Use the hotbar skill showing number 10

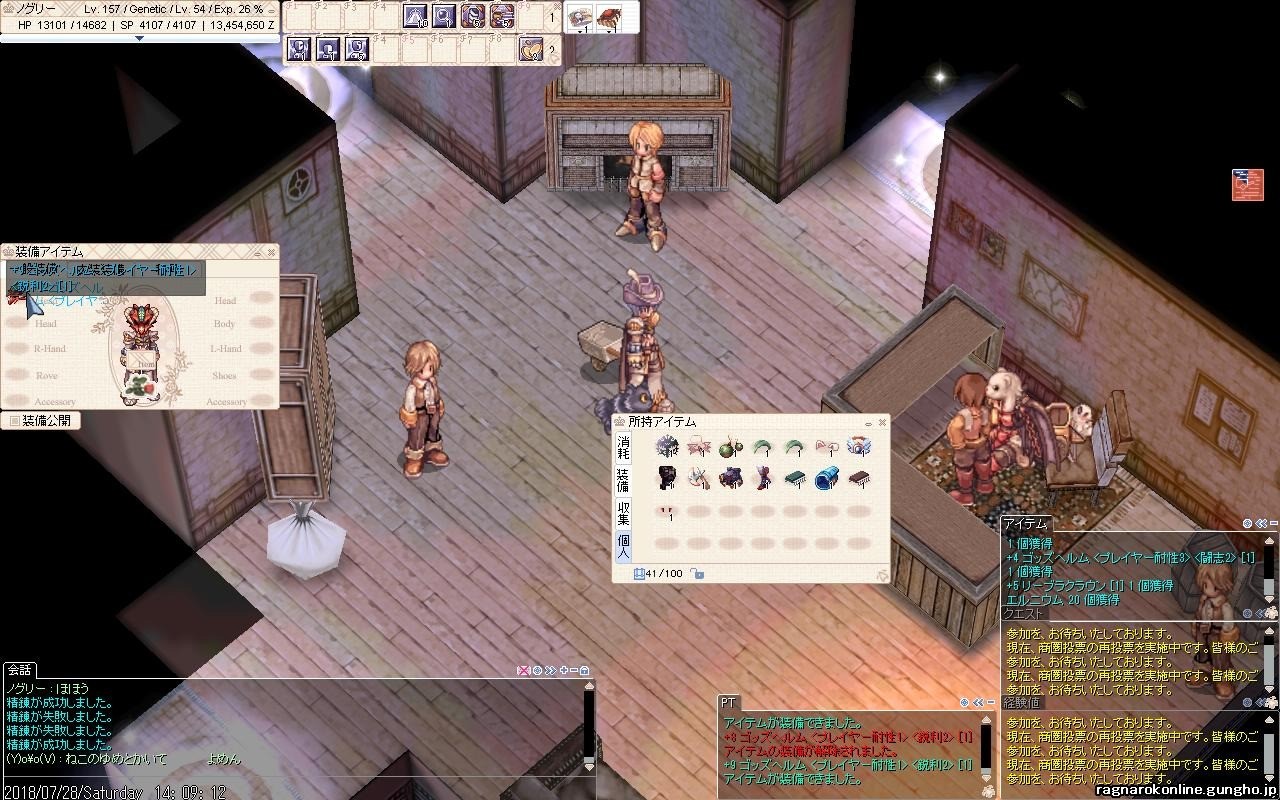414,16
